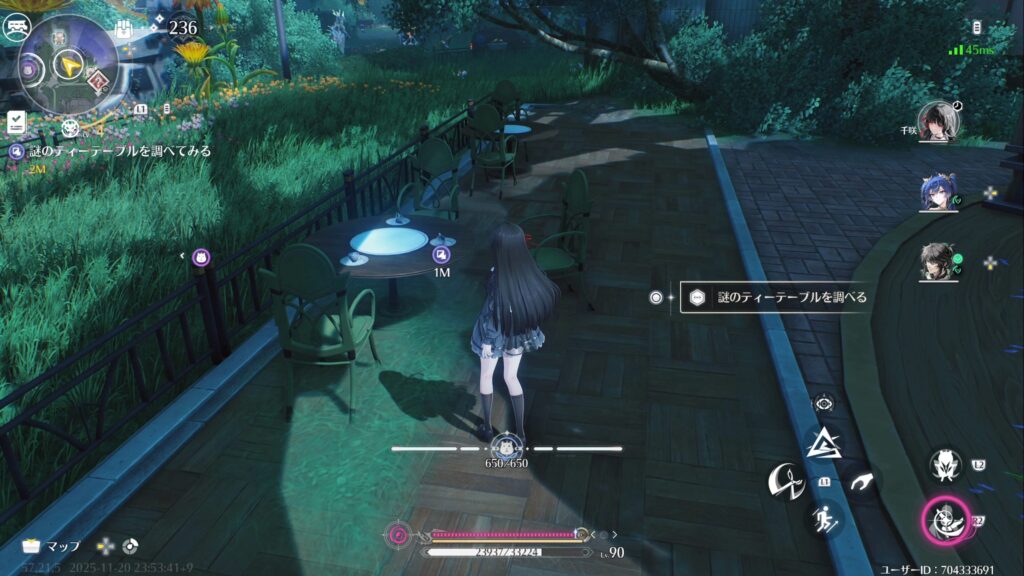Open the backpack inventory icon

pos(125,27)
